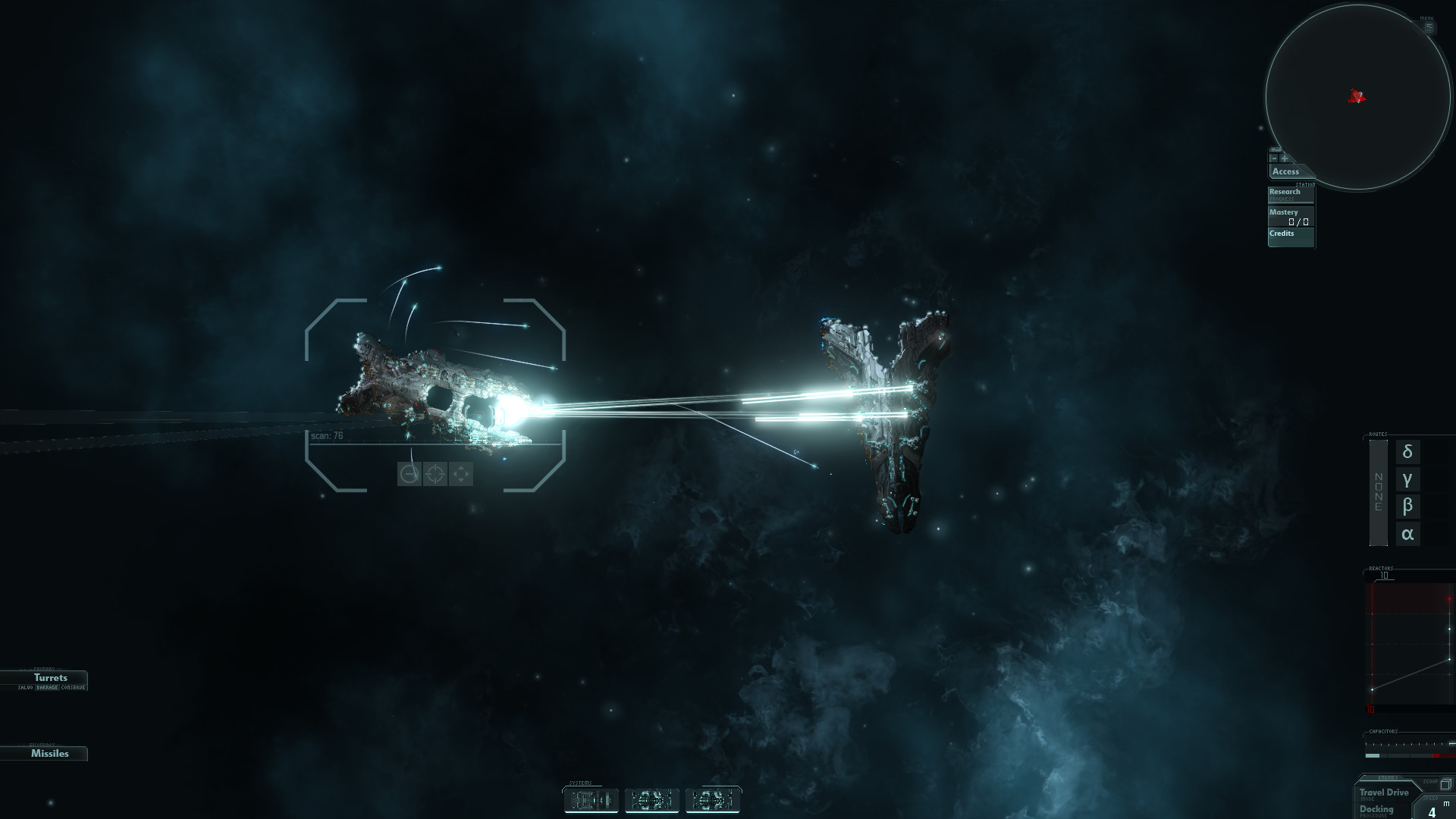Click the directional-arrows tracking icon near the scan frame
Image resolution: width=1456 pixels, height=819 pixels.
[x=461, y=475]
